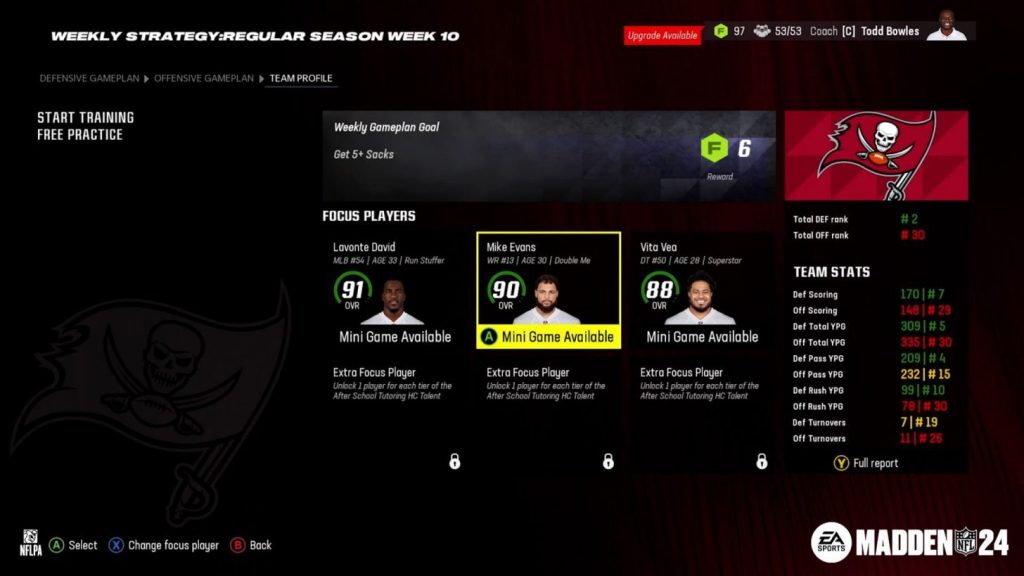Select Start Training menu option

click(x=85, y=117)
